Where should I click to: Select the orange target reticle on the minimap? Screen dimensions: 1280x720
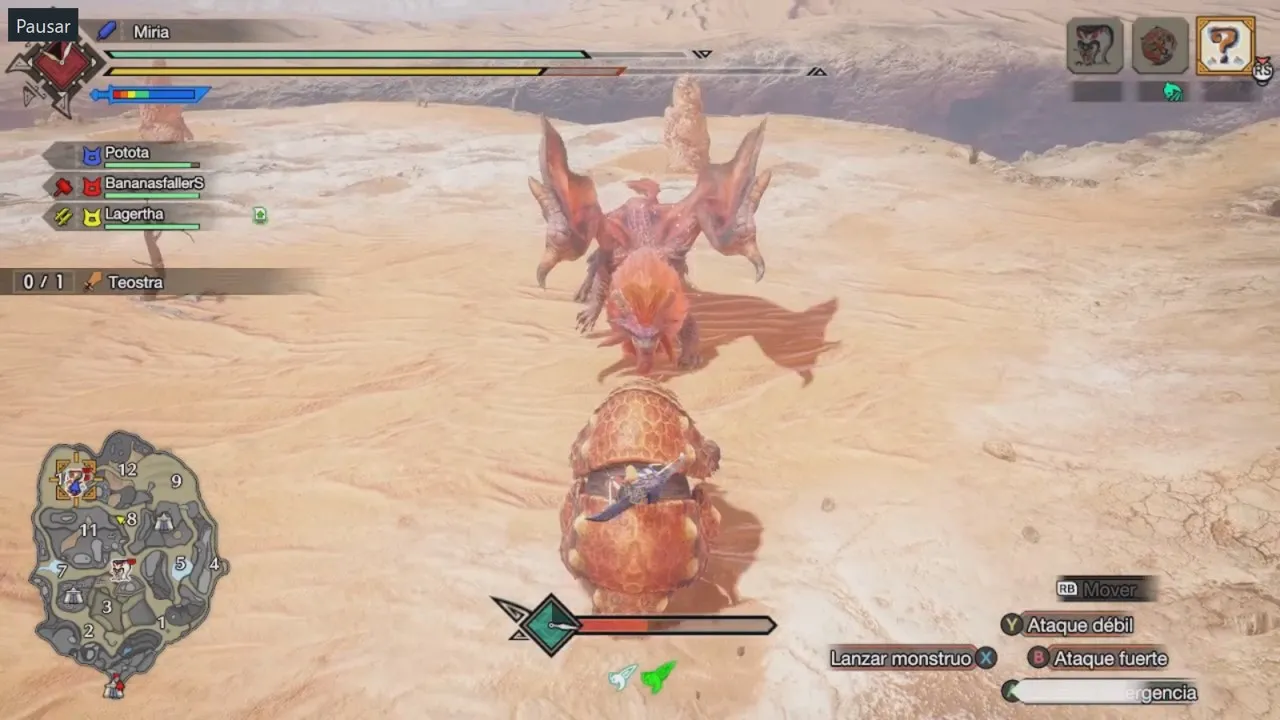pos(76,482)
